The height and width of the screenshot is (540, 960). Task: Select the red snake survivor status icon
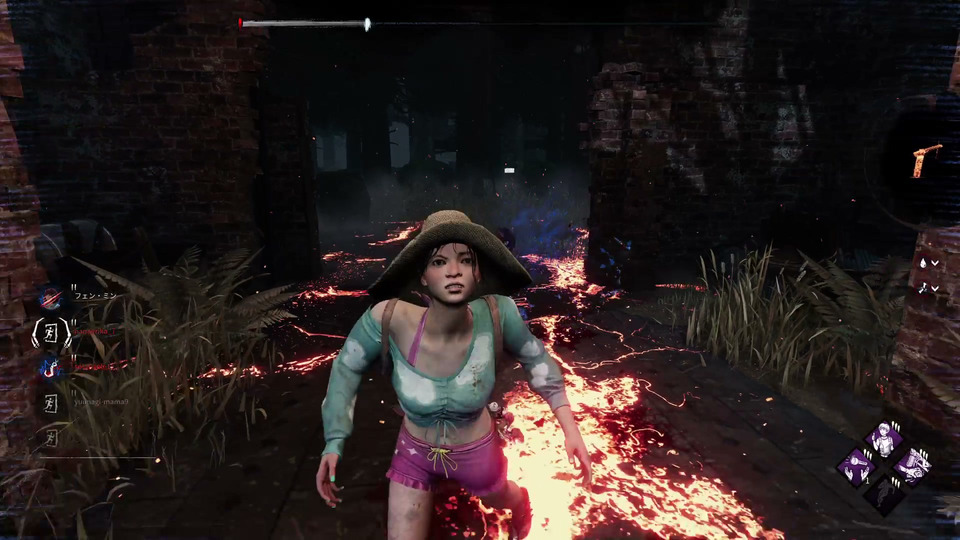point(50,368)
